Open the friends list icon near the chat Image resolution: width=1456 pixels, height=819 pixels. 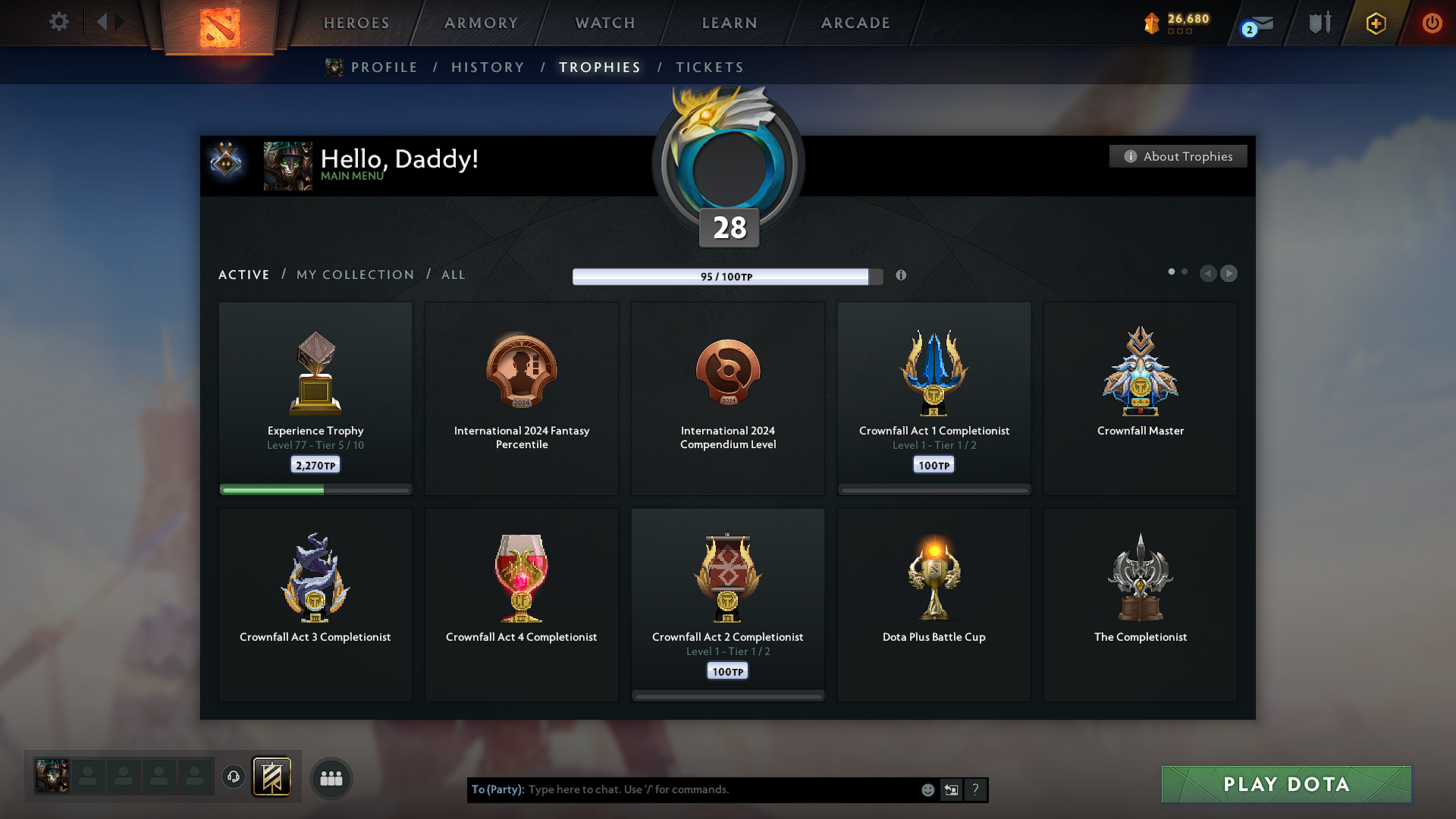pos(331,778)
